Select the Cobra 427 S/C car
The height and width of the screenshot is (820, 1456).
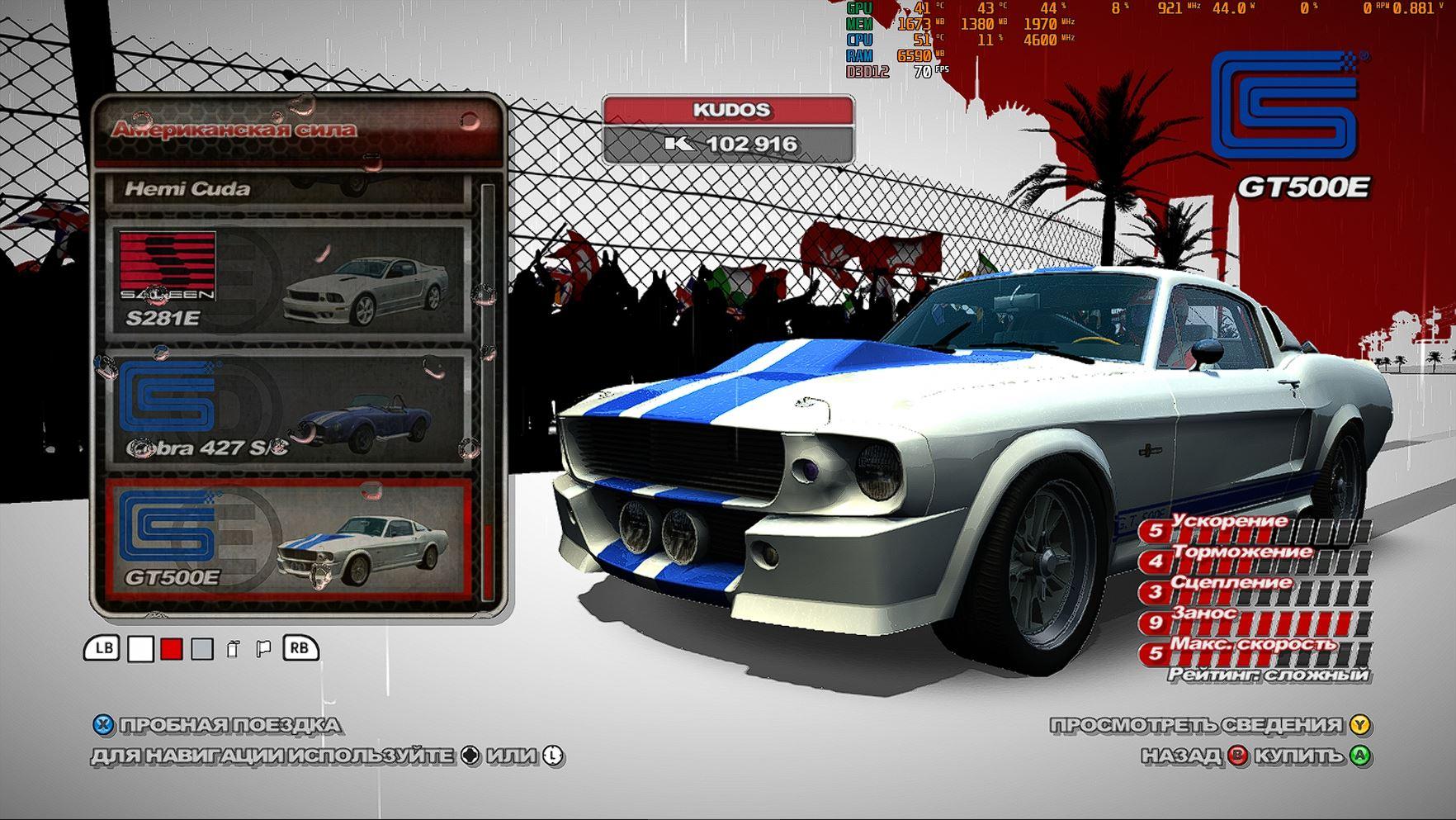pyautogui.click(x=285, y=409)
